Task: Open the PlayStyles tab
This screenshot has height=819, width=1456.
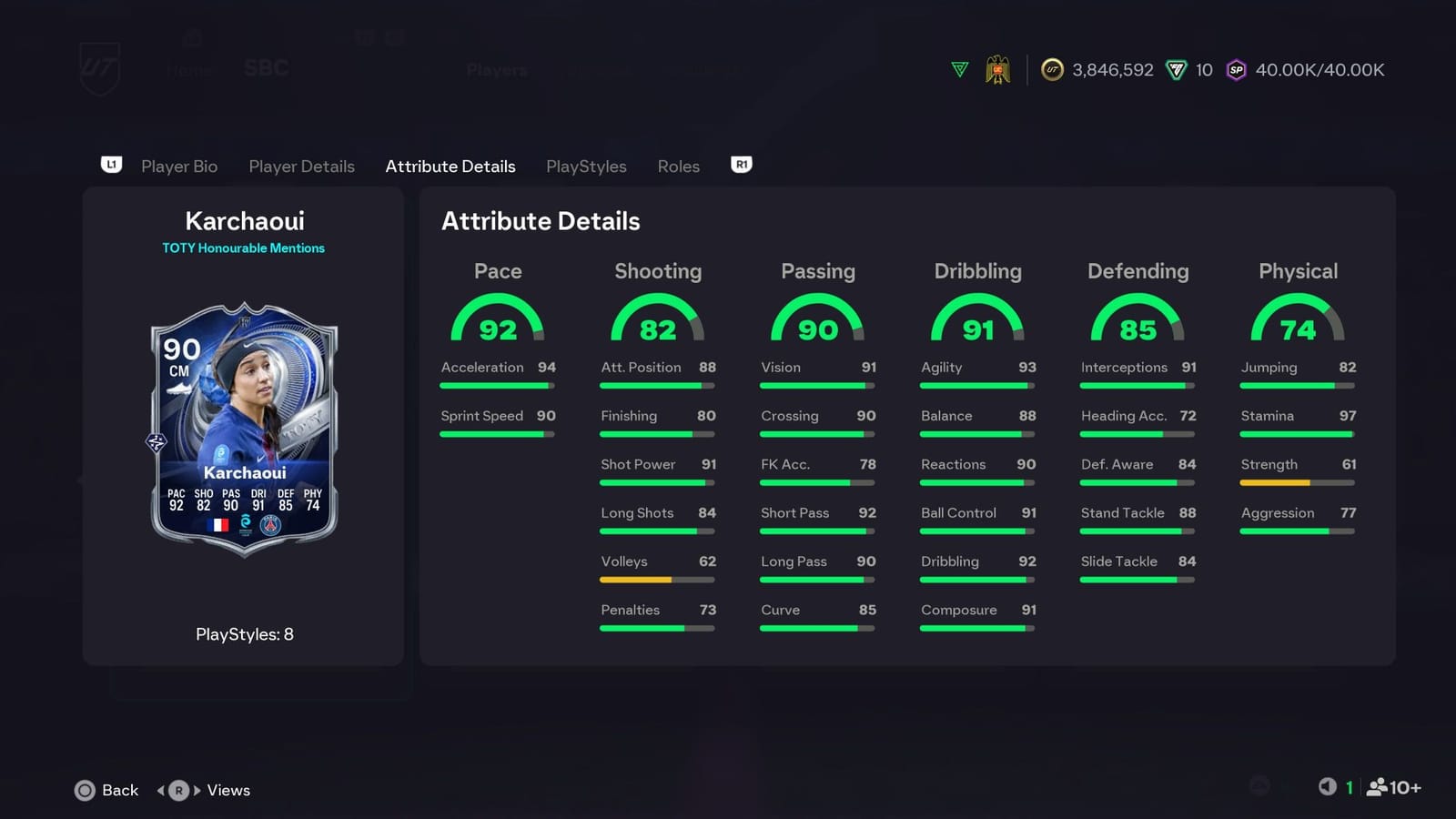Action: [x=586, y=167]
